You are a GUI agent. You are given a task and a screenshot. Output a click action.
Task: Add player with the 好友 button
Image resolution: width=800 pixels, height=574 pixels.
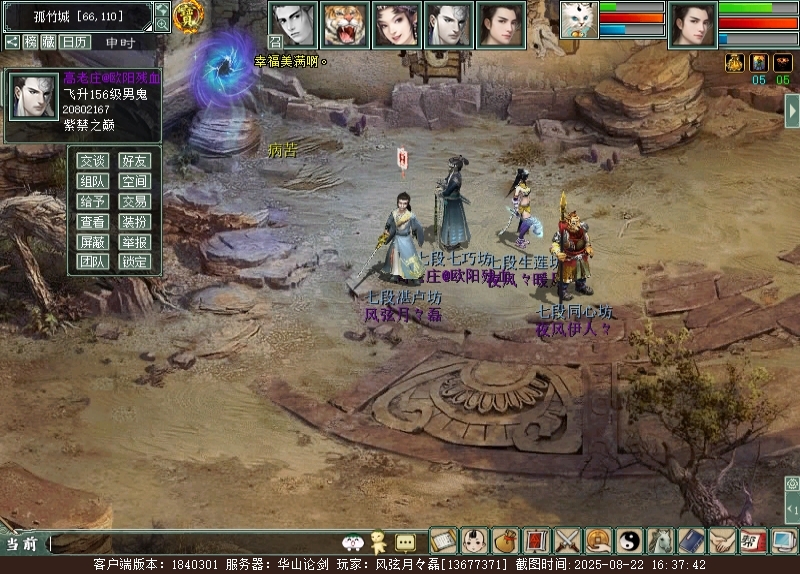click(135, 161)
